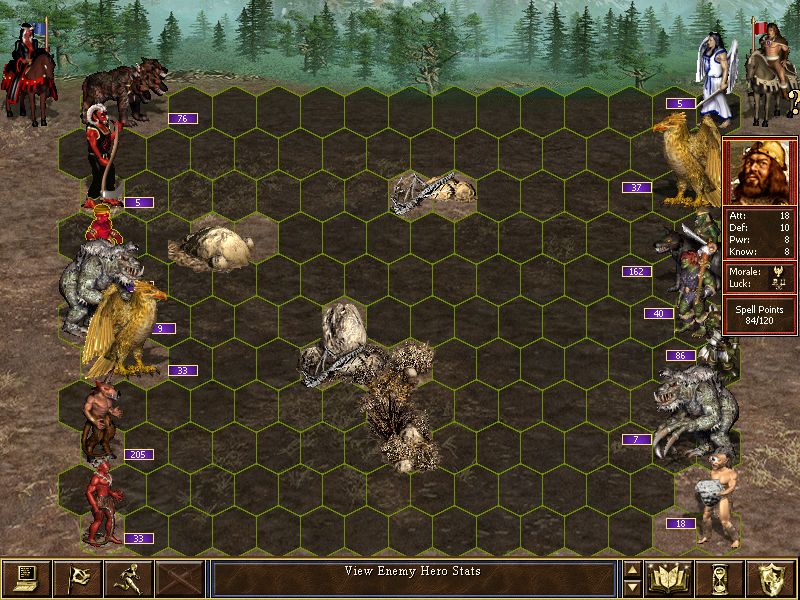Open the combat system options

point(26,578)
